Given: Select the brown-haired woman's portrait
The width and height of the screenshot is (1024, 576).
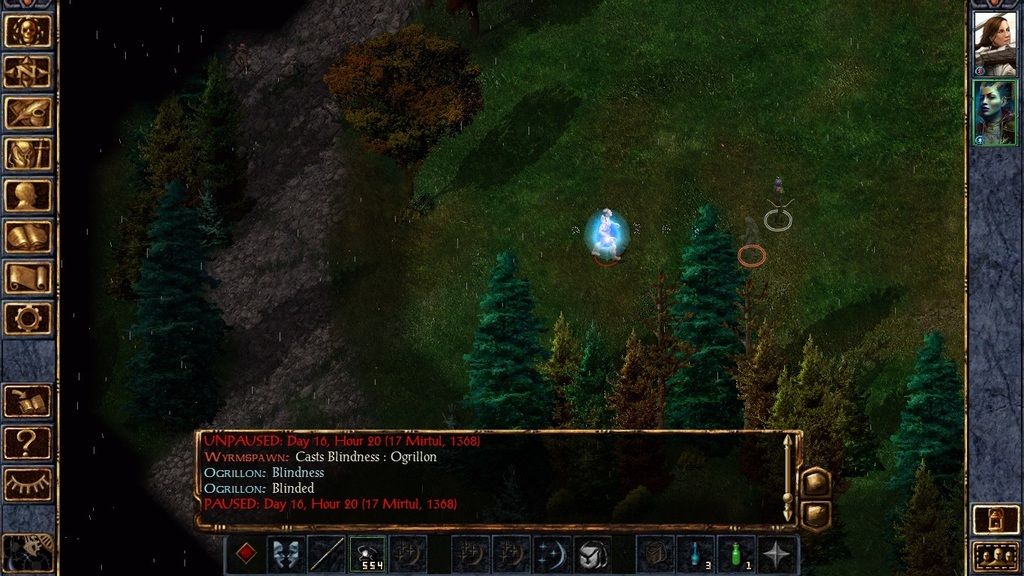Looking at the screenshot, I should (994, 43).
